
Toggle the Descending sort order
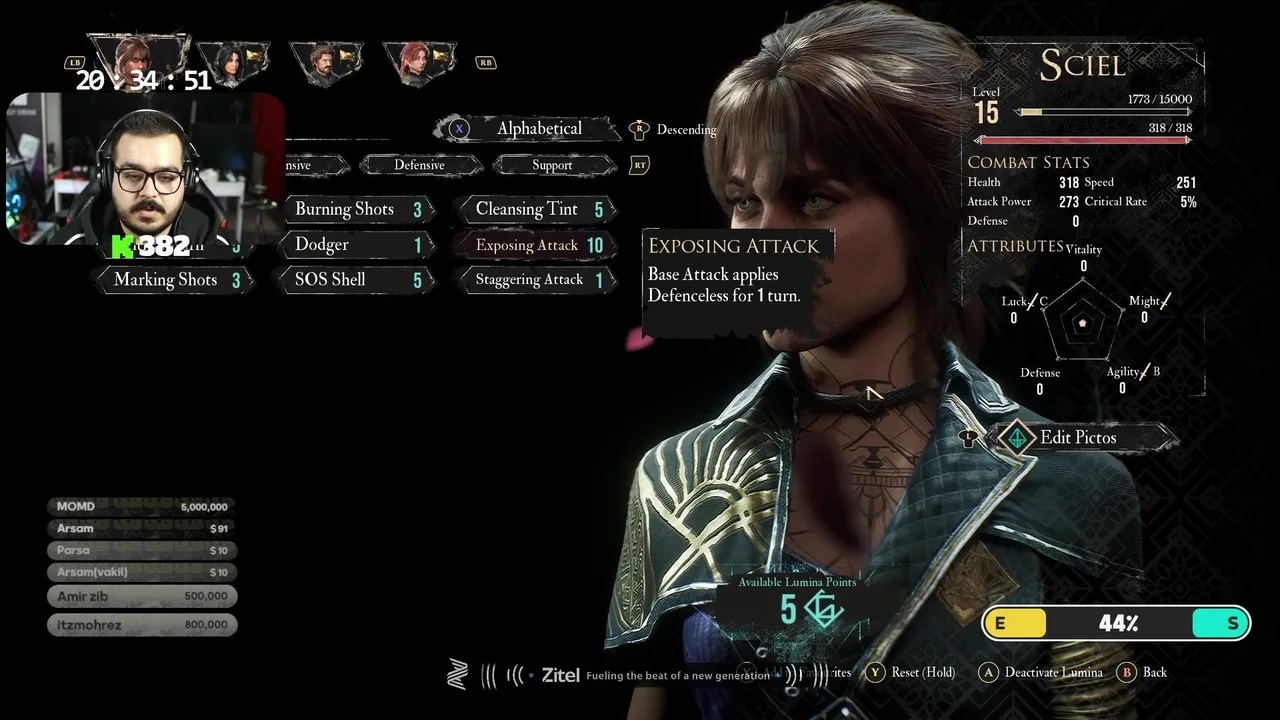point(685,130)
